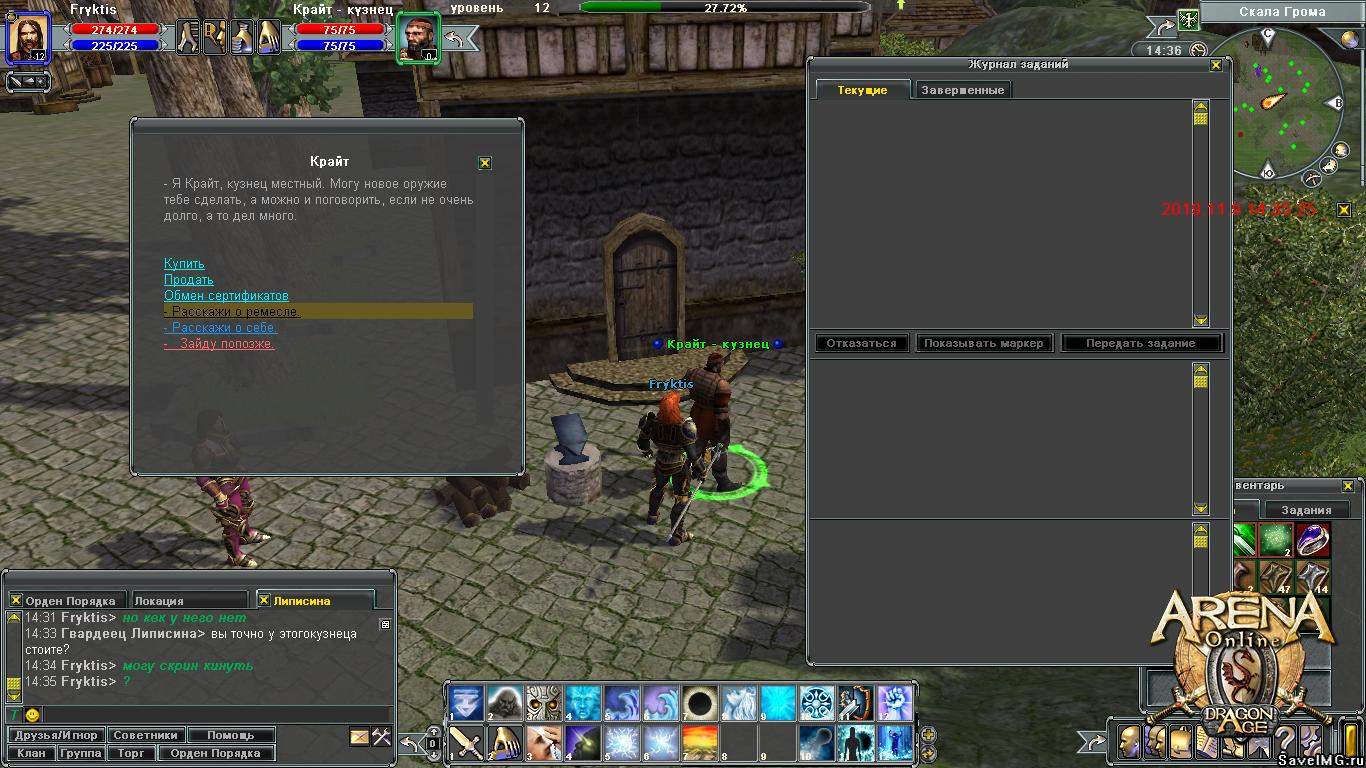Select the "Продать" dialogue option
The height and width of the screenshot is (768, 1366).
tap(189, 280)
